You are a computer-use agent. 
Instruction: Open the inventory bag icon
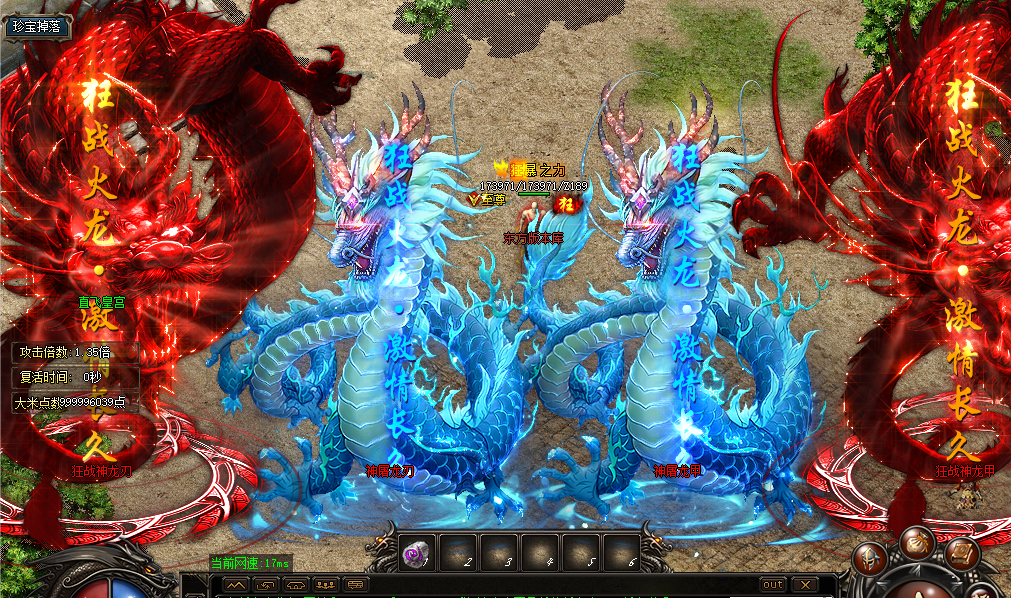(916, 543)
